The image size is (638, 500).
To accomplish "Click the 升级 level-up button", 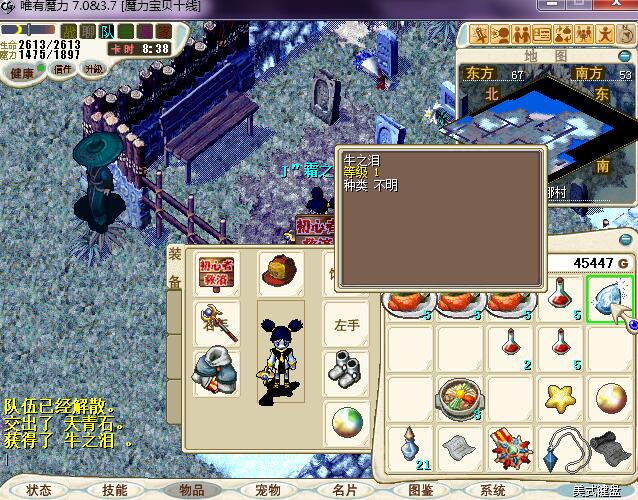I will 93,69.
